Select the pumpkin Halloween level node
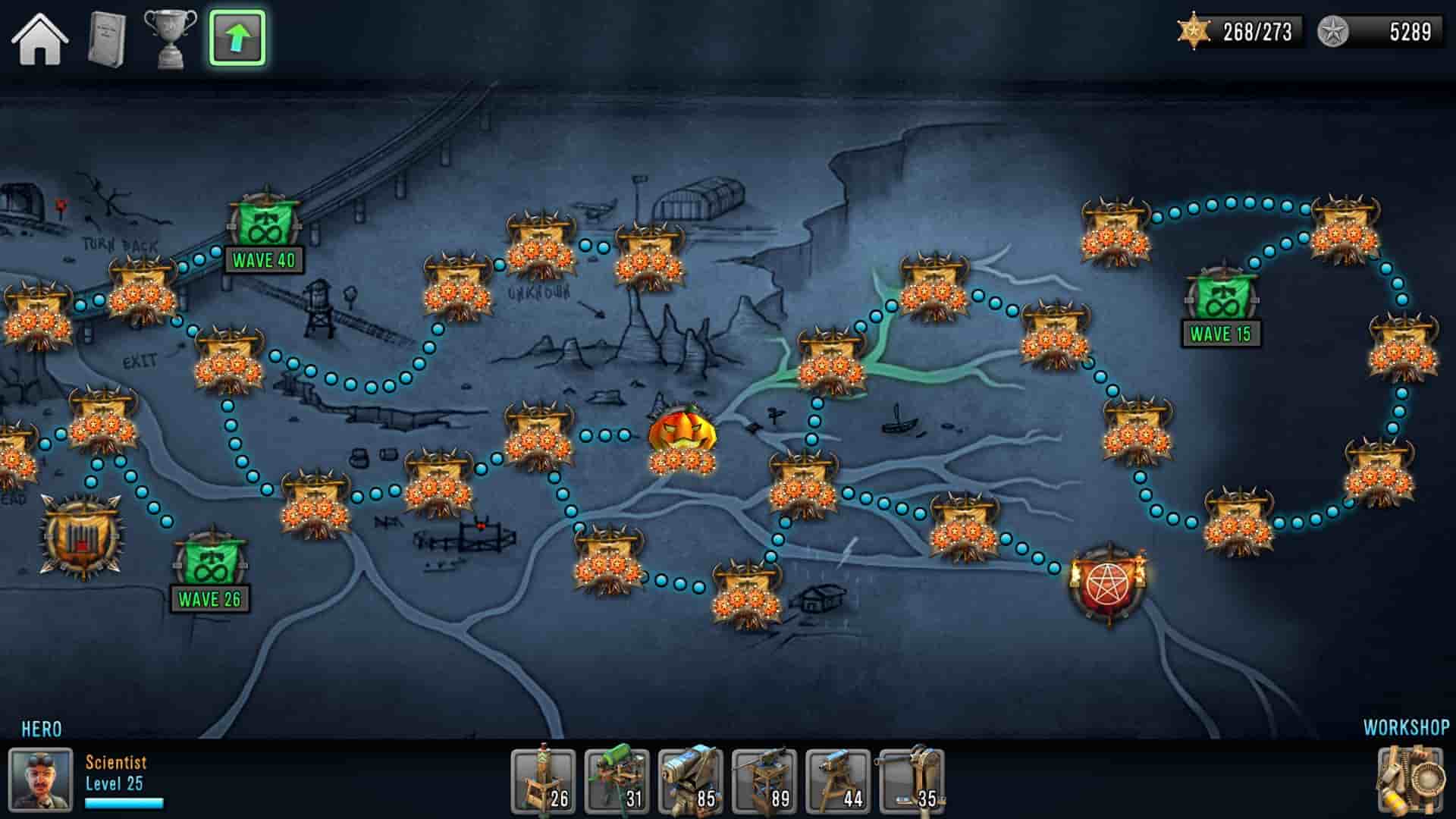 [x=682, y=438]
